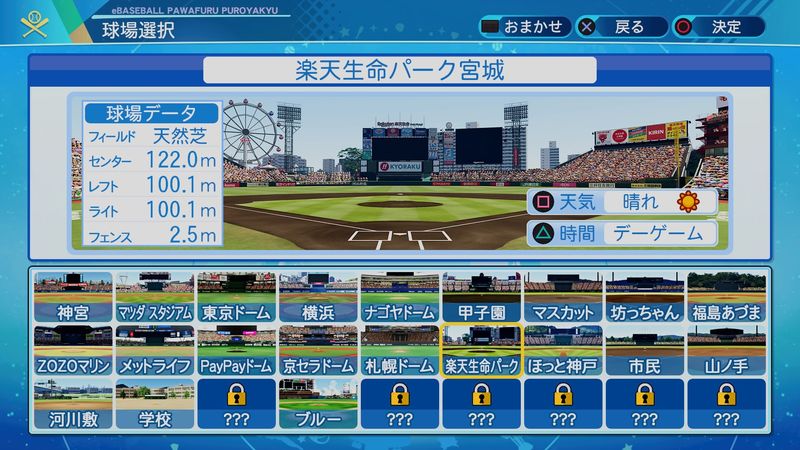Select the 横浜 stadium thumbnail
Screen dimensions: 800x450
(x=318, y=298)
